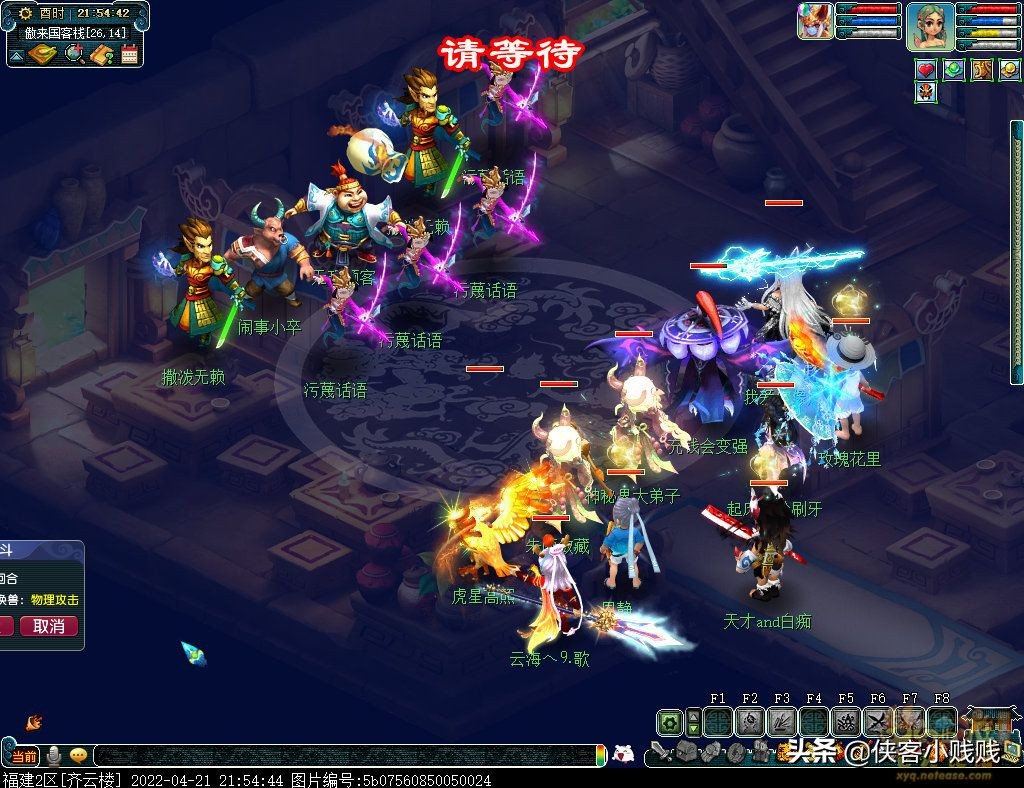
Task: Cancel with the red 取消 button
Action: (x=48, y=626)
